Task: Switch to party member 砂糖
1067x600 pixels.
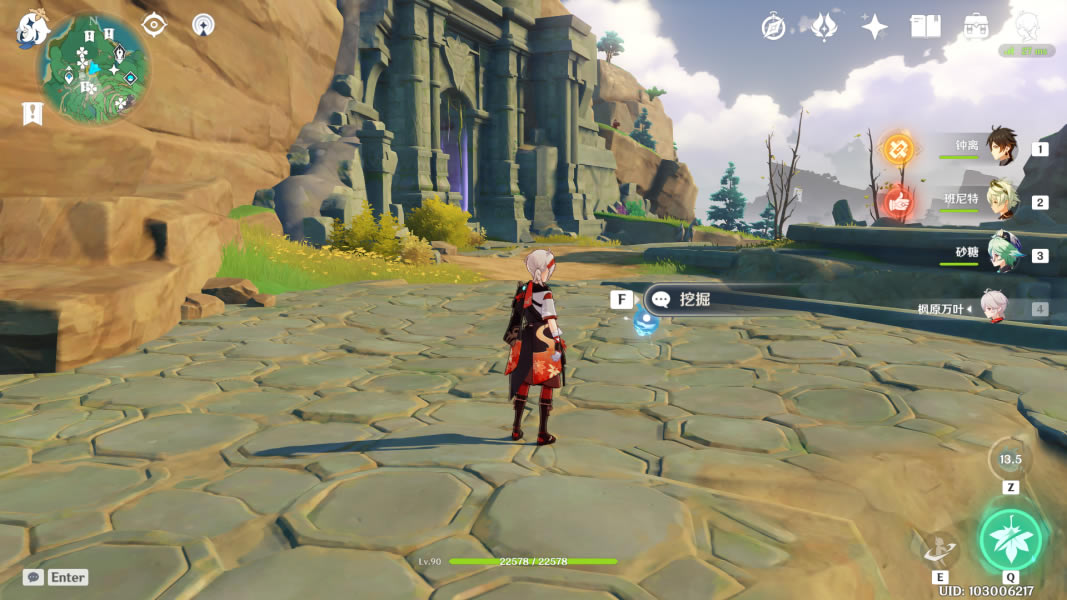Action: click(x=1001, y=253)
